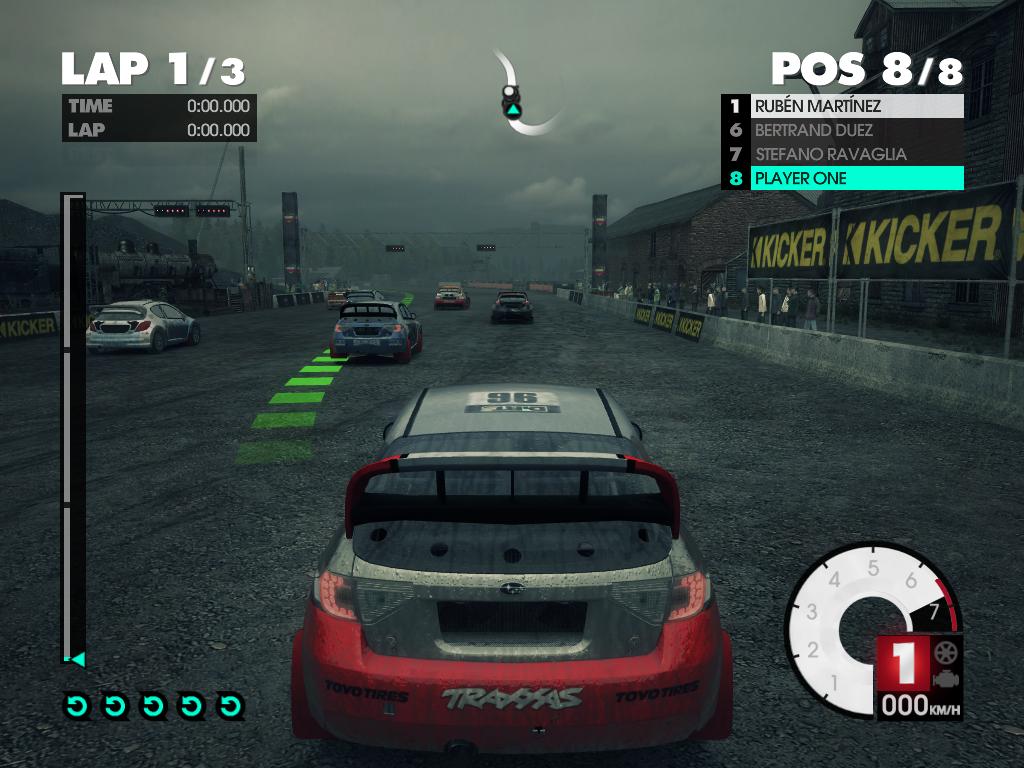The image size is (1024, 768).
Task: Click the Stefano Ravaglia standings entry
Action: 842,154
